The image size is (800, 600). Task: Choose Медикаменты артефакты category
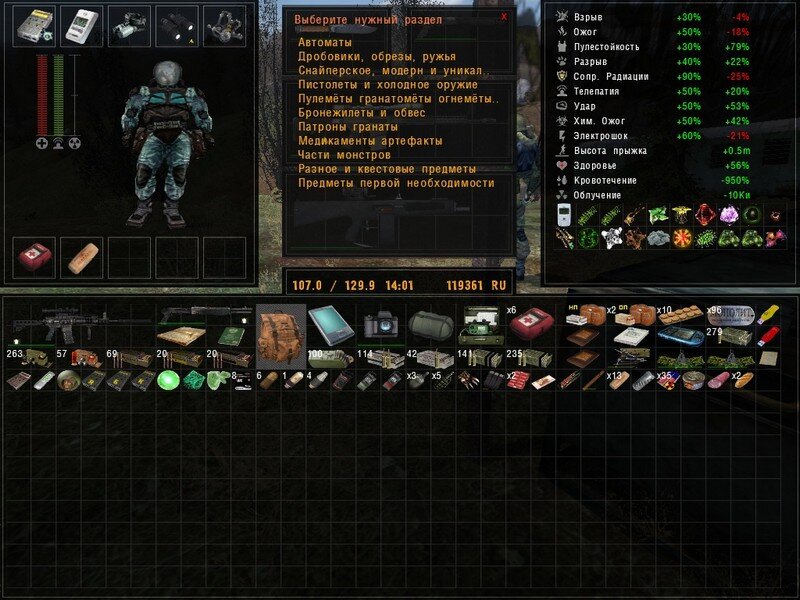(x=370, y=141)
